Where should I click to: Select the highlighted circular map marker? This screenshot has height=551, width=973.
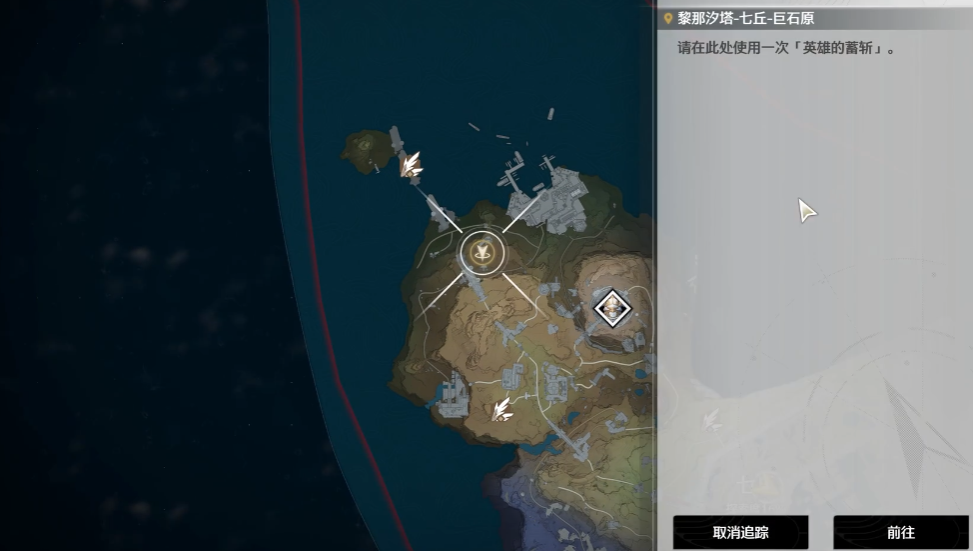(482, 253)
